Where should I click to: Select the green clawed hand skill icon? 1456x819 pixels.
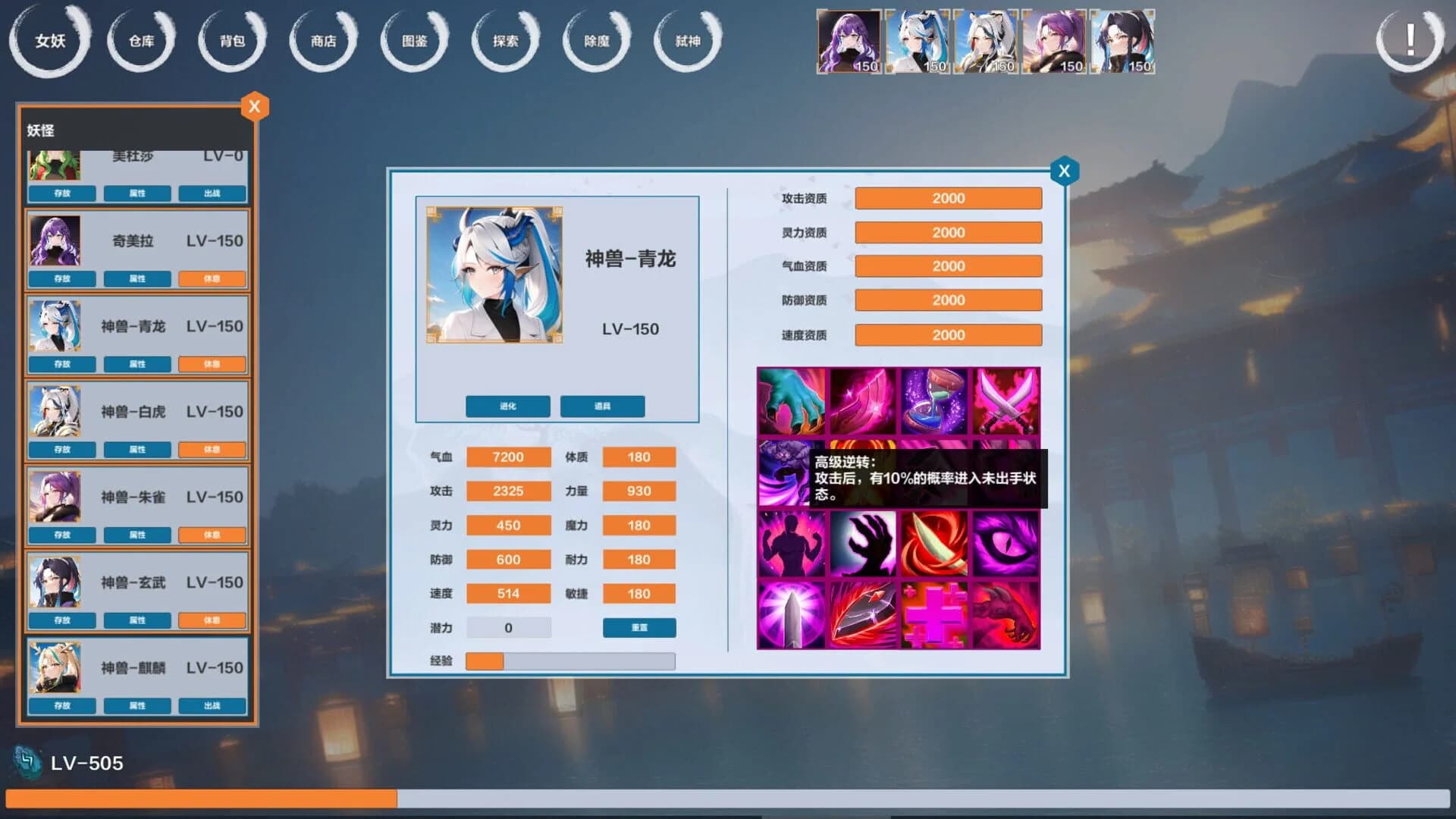(792, 402)
